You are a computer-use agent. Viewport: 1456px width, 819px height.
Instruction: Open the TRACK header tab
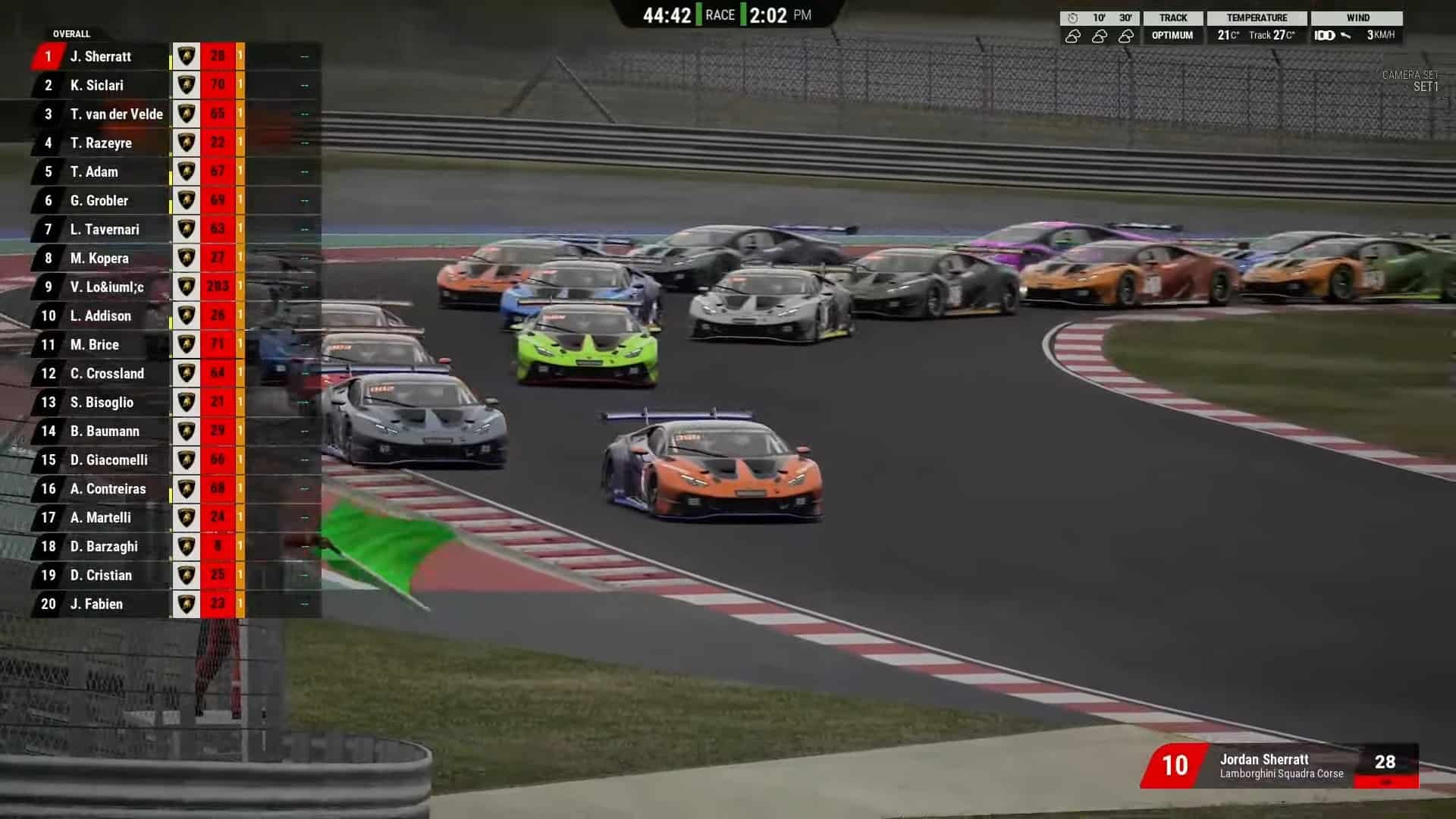(x=1172, y=17)
